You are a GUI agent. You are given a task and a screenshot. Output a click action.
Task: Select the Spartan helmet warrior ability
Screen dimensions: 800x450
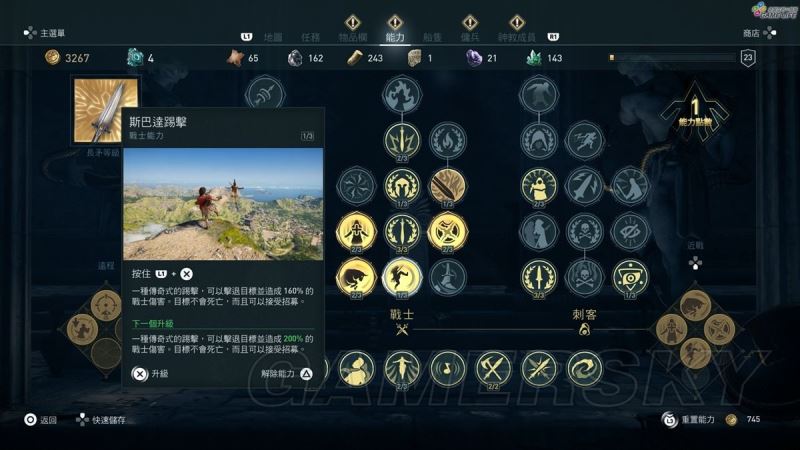pos(402,185)
